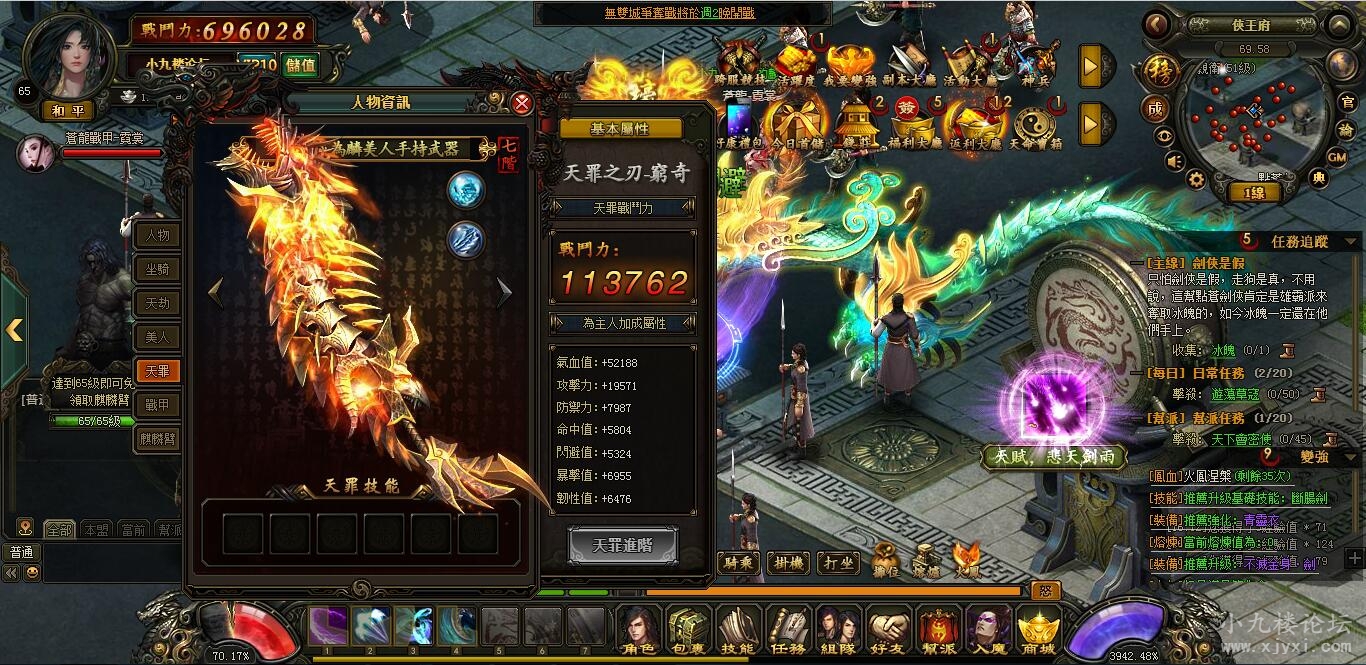This screenshot has height=665, width=1366.
Task: Click the 儲值 recharge button
Action: tap(300, 66)
